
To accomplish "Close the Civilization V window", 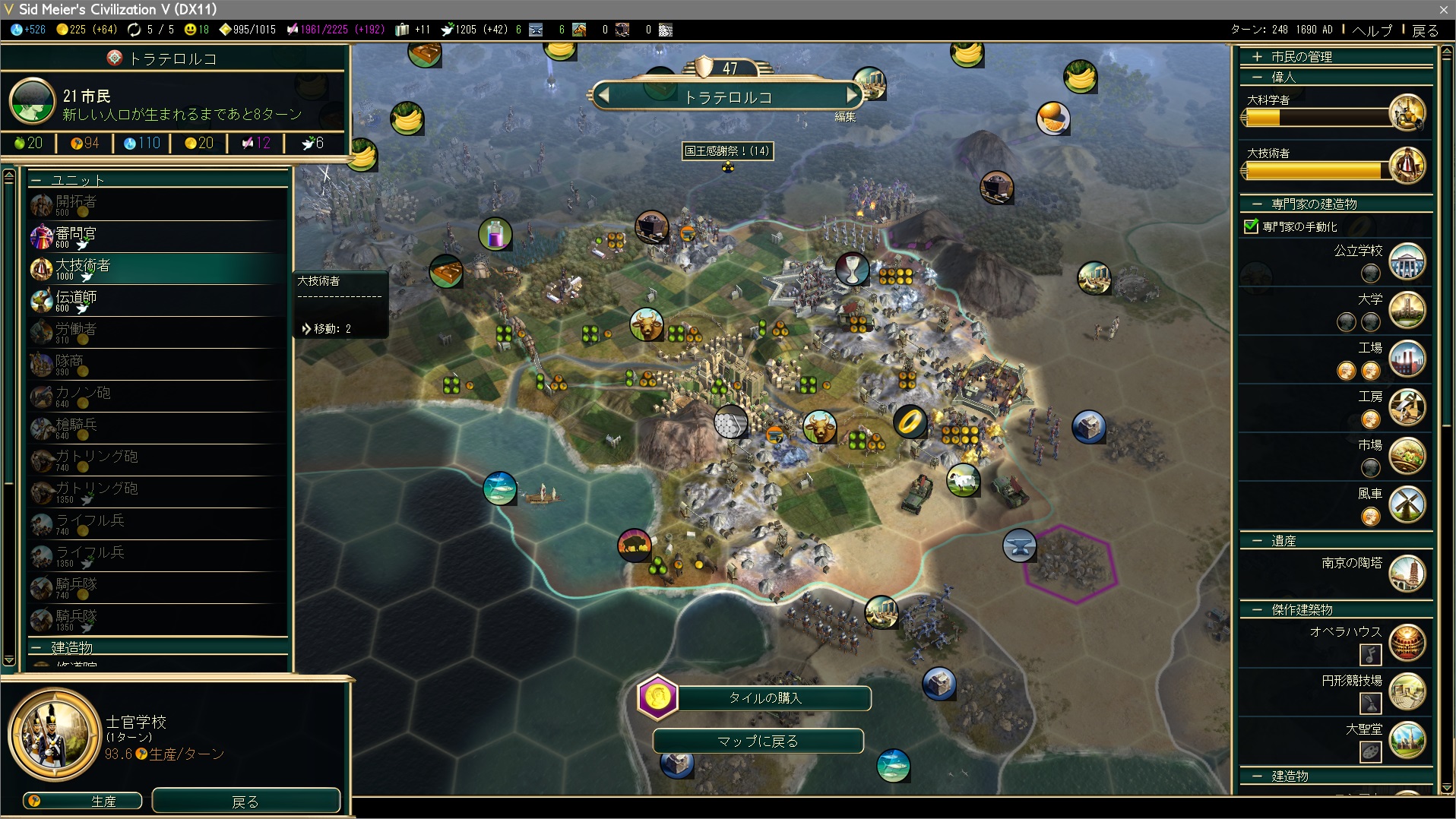I will pyautogui.click(x=1443, y=9).
